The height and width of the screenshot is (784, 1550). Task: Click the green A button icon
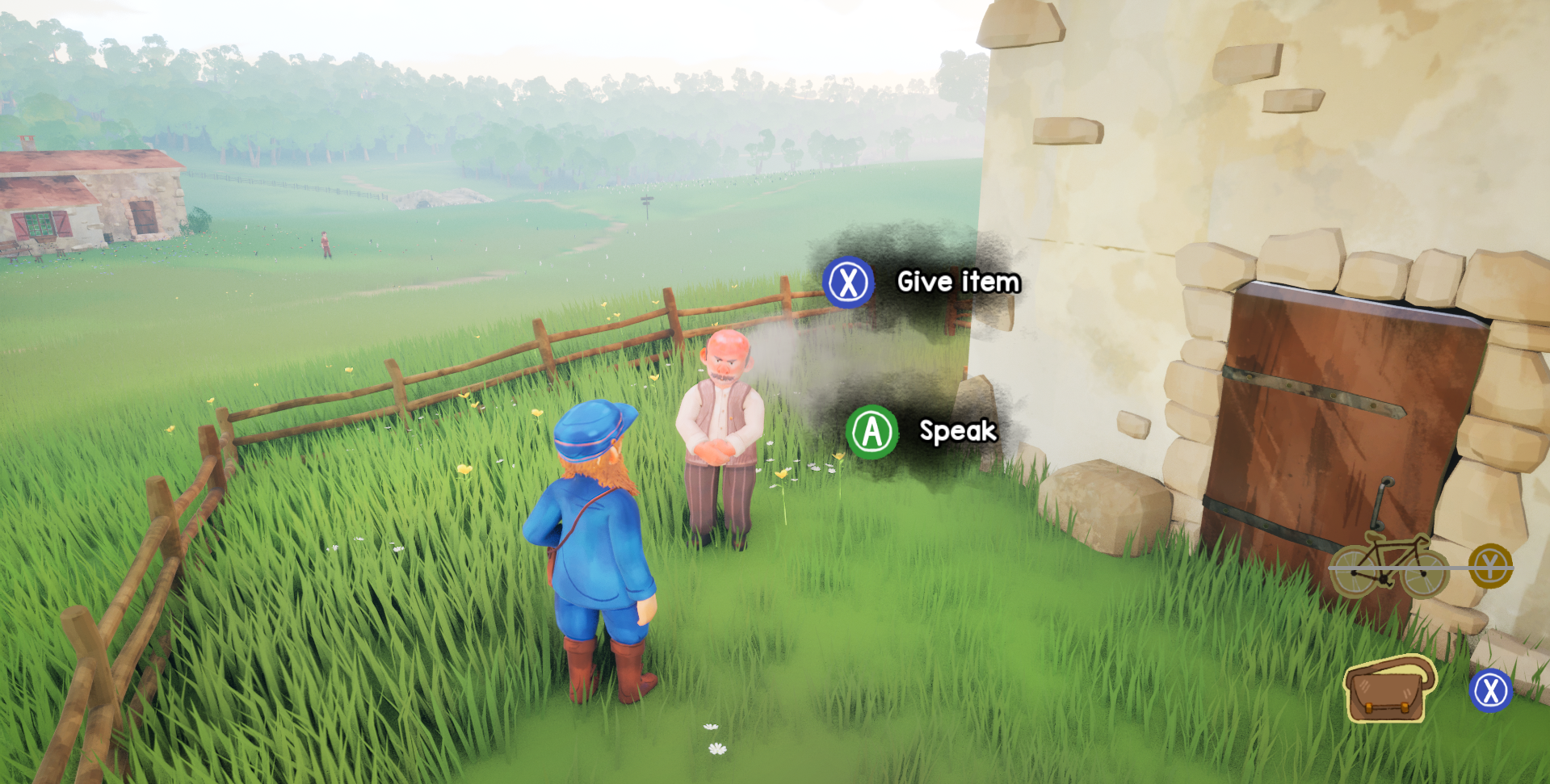(x=871, y=432)
